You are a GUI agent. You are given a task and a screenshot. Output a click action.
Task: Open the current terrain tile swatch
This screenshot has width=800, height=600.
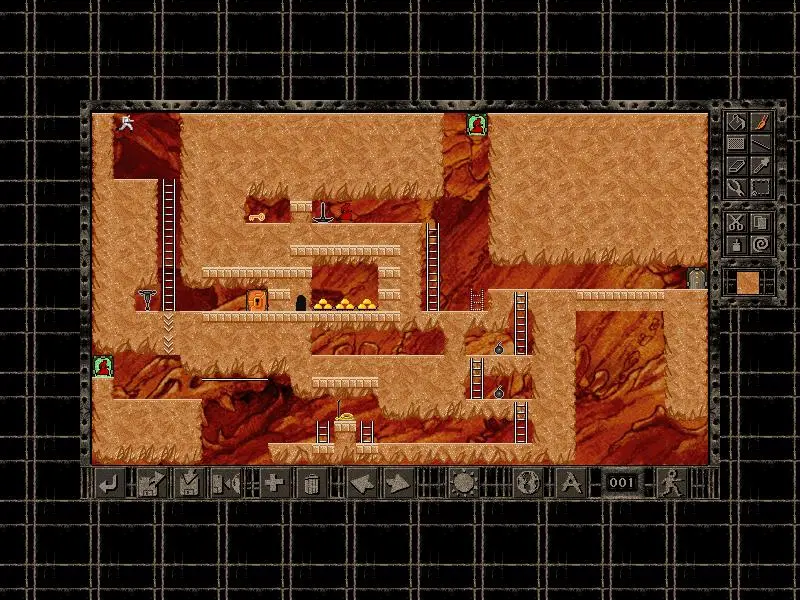click(x=748, y=282)
